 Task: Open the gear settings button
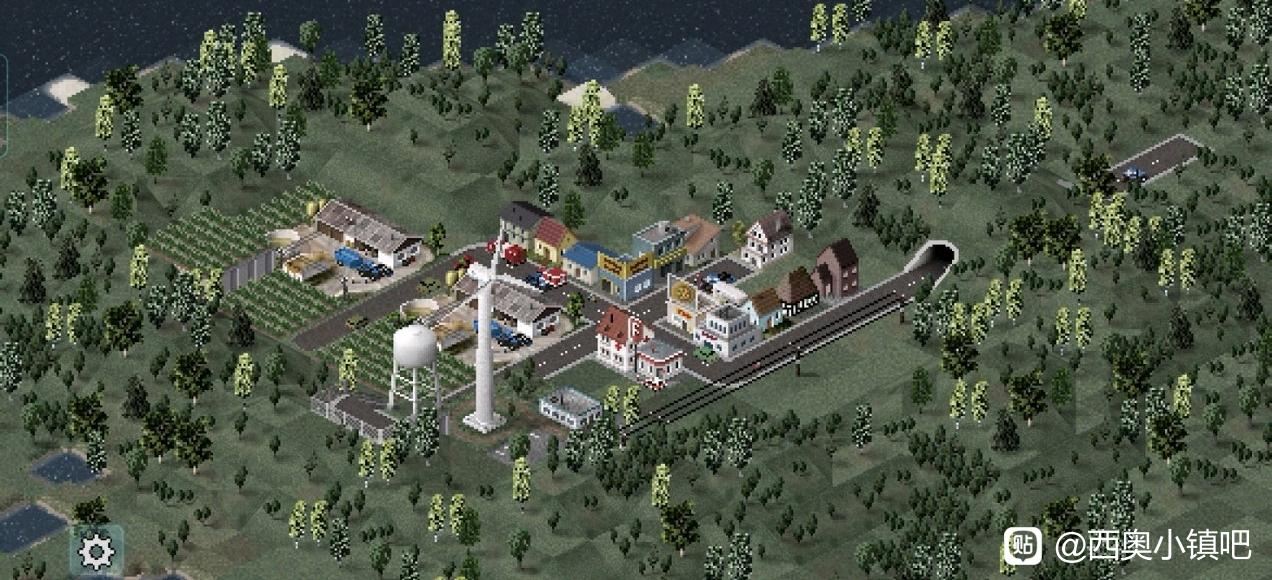pos(97,551)
